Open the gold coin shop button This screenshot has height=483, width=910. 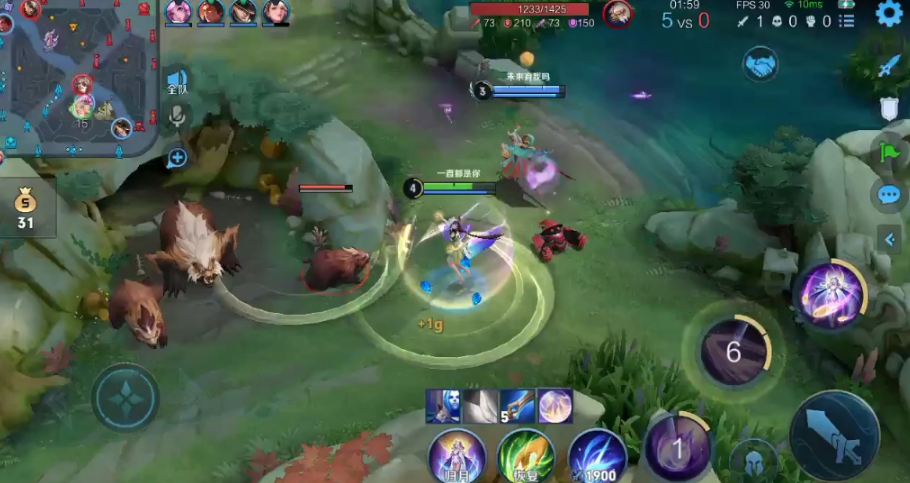25,208
